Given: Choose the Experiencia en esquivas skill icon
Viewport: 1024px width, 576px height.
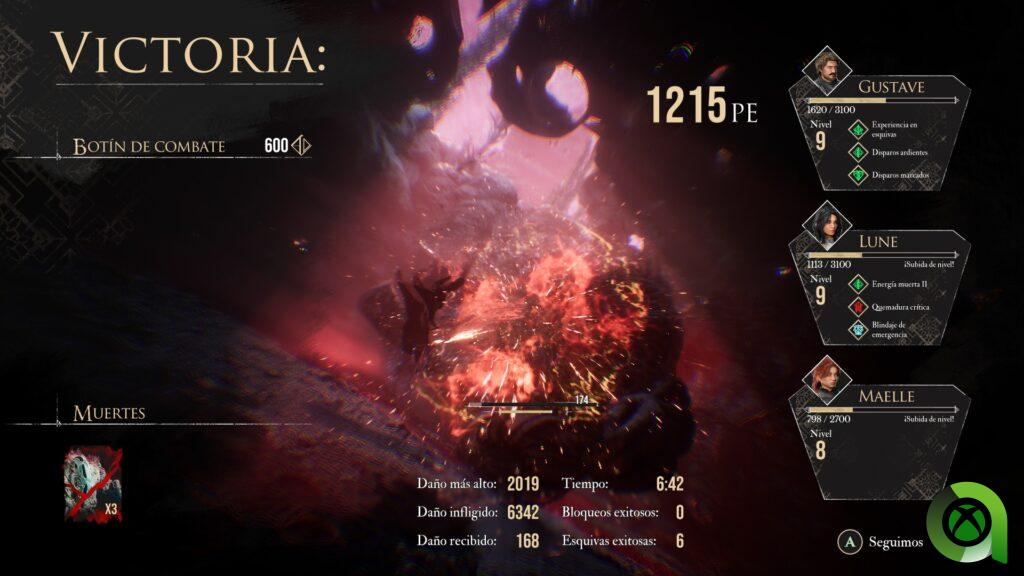Looking at the screenshot, I should [x=856, y=129].
